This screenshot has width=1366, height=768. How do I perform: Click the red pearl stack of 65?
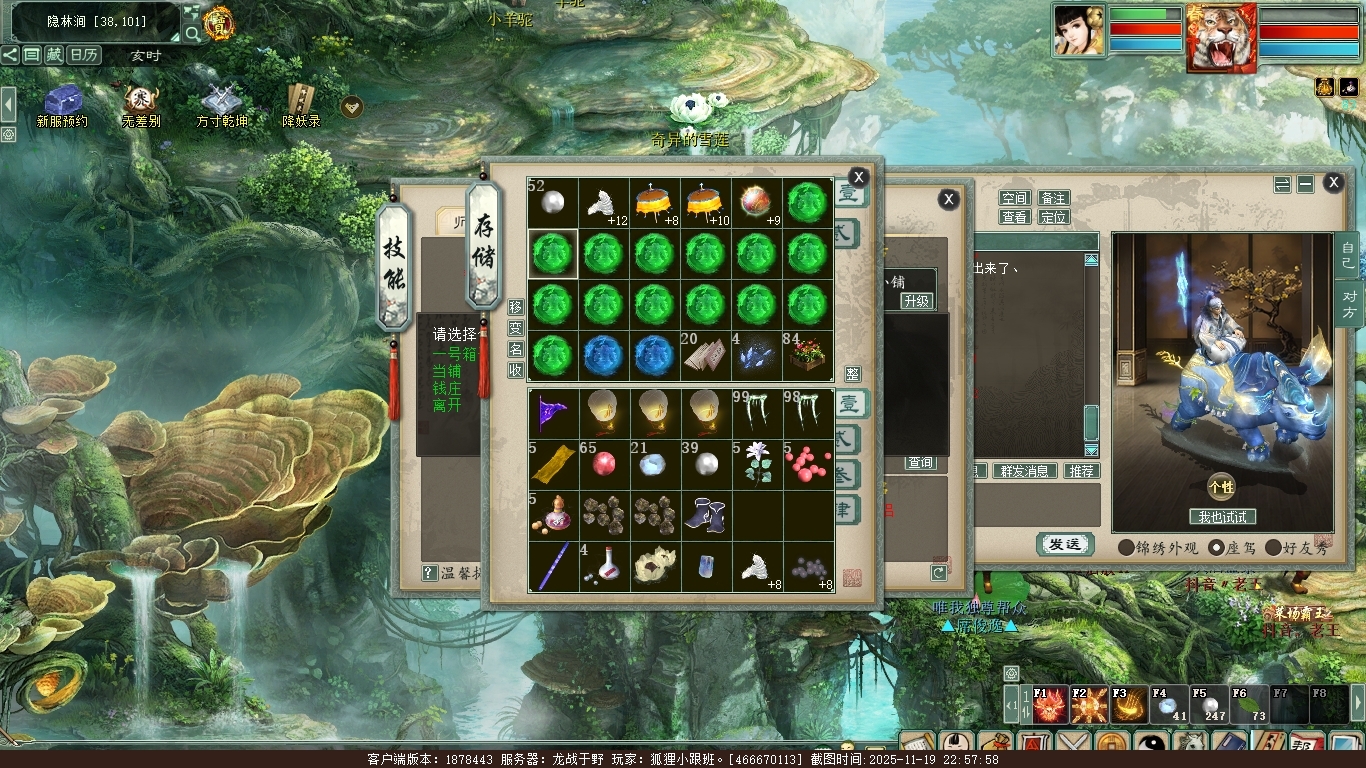point(604,465)
